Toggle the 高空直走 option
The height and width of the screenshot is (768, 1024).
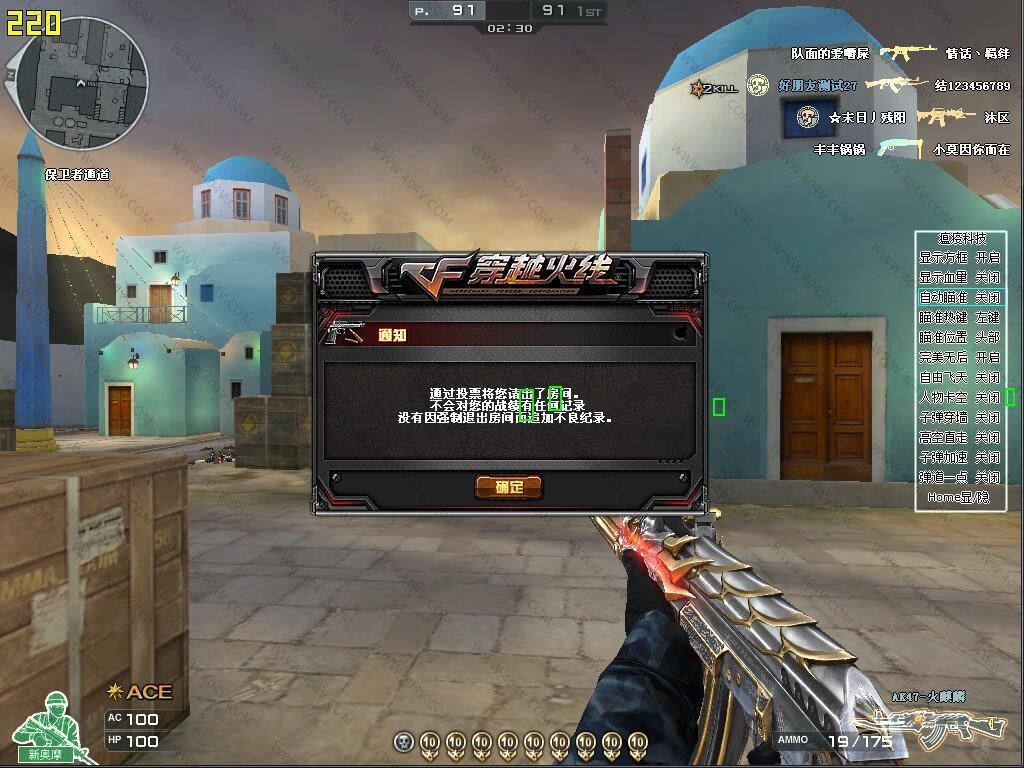959,437
